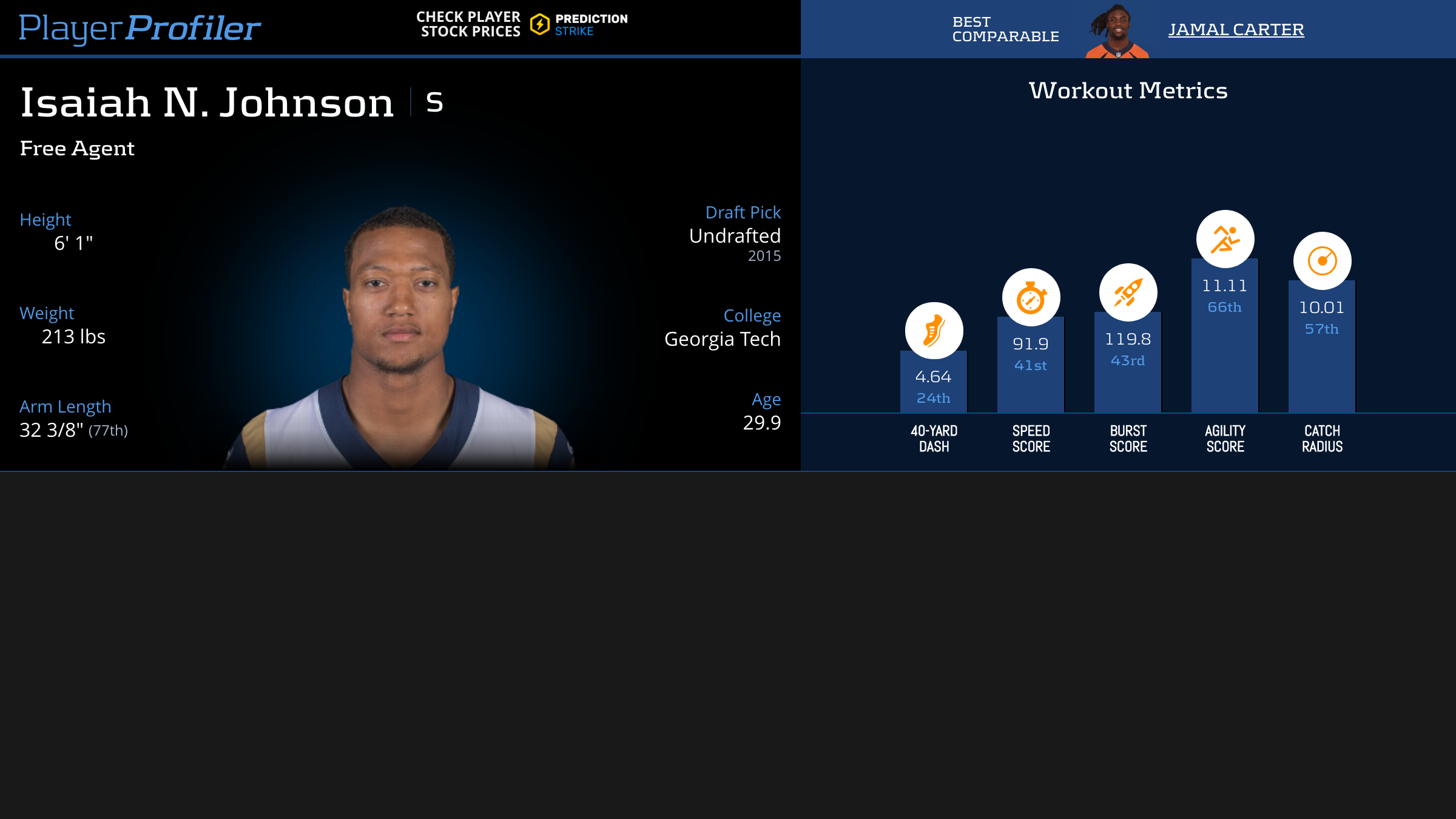Check player stock prices on Prediction Strike
The image size is (1456, 819).
(x=522, y=24)
